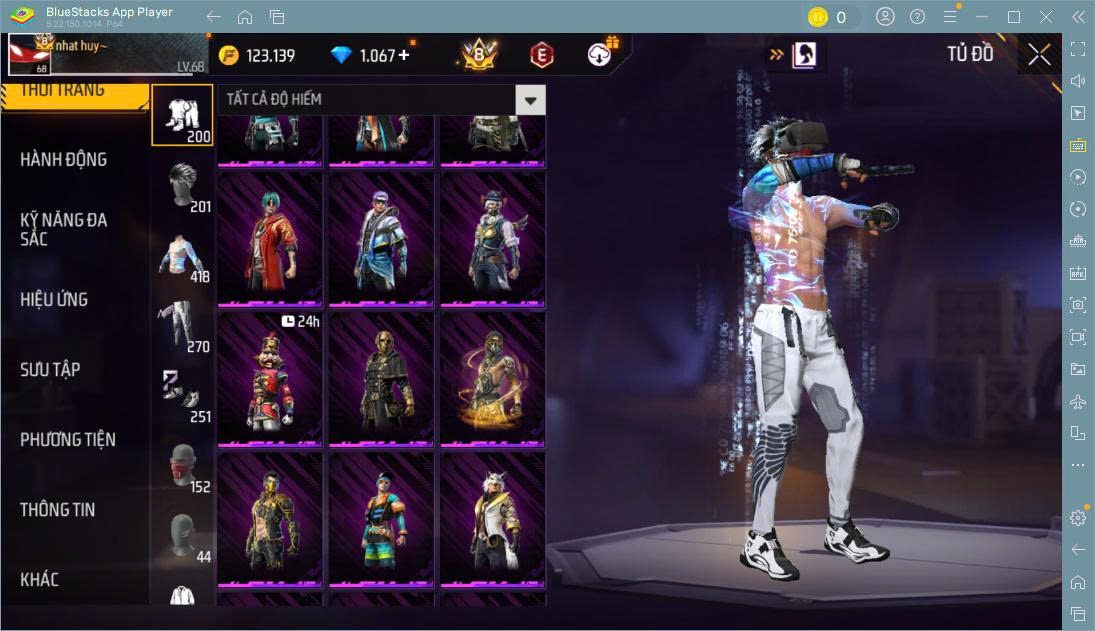Select the nutcracker outfit marked 24h
Screen dimensions: 1095x631
270,380
